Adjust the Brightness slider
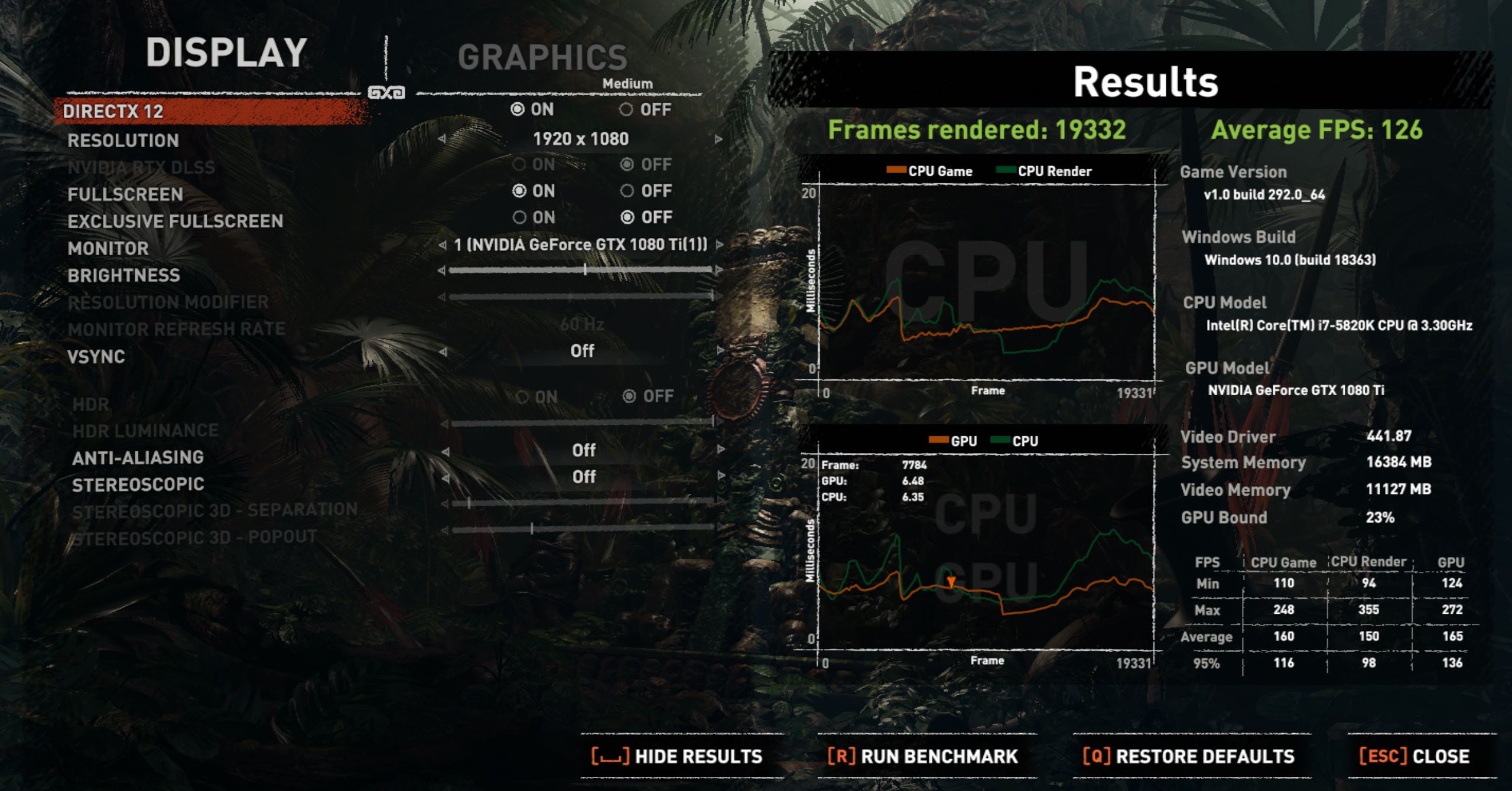This screenshot has height=791, width=1512. tap(585, 270)
